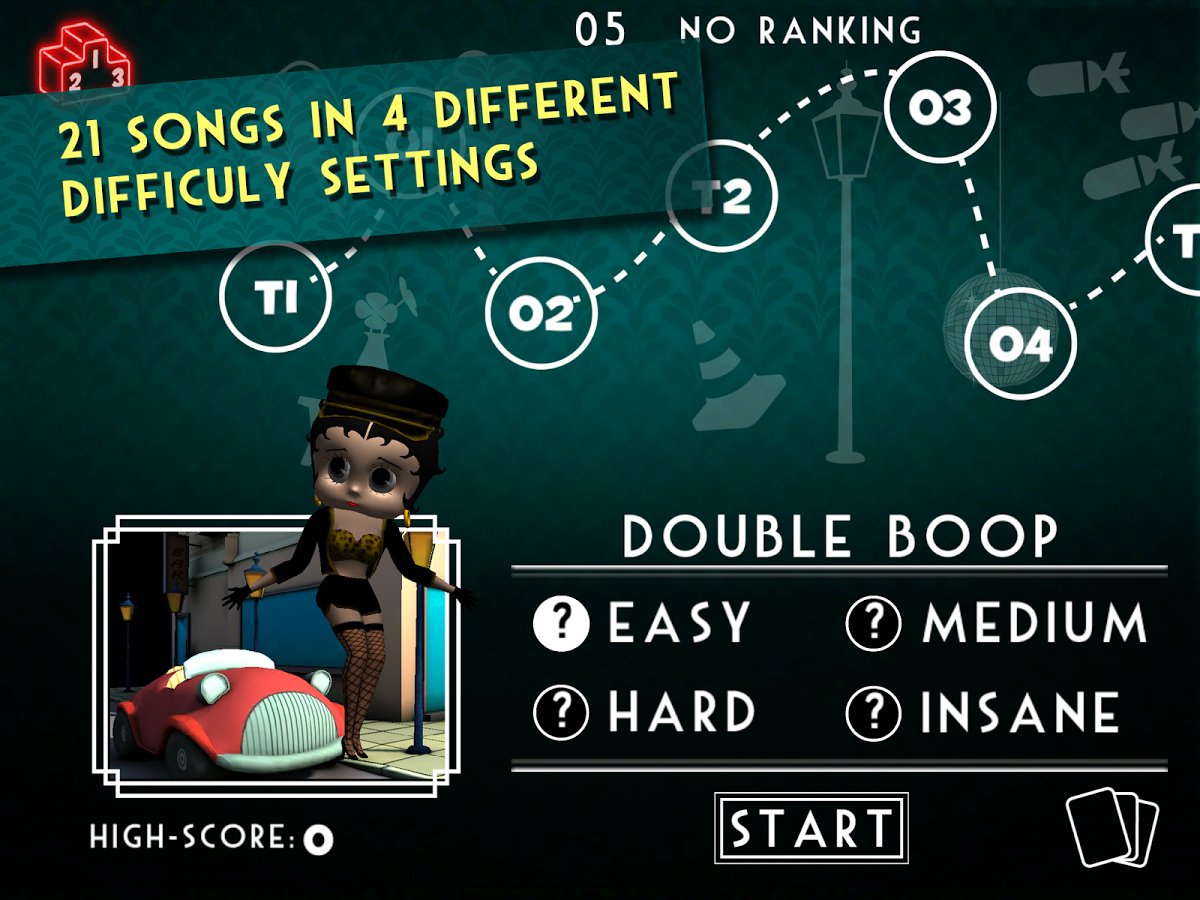Select the T1 tutorial level node
Viewport: 1200px width, 900px height.
coord(275,297)
